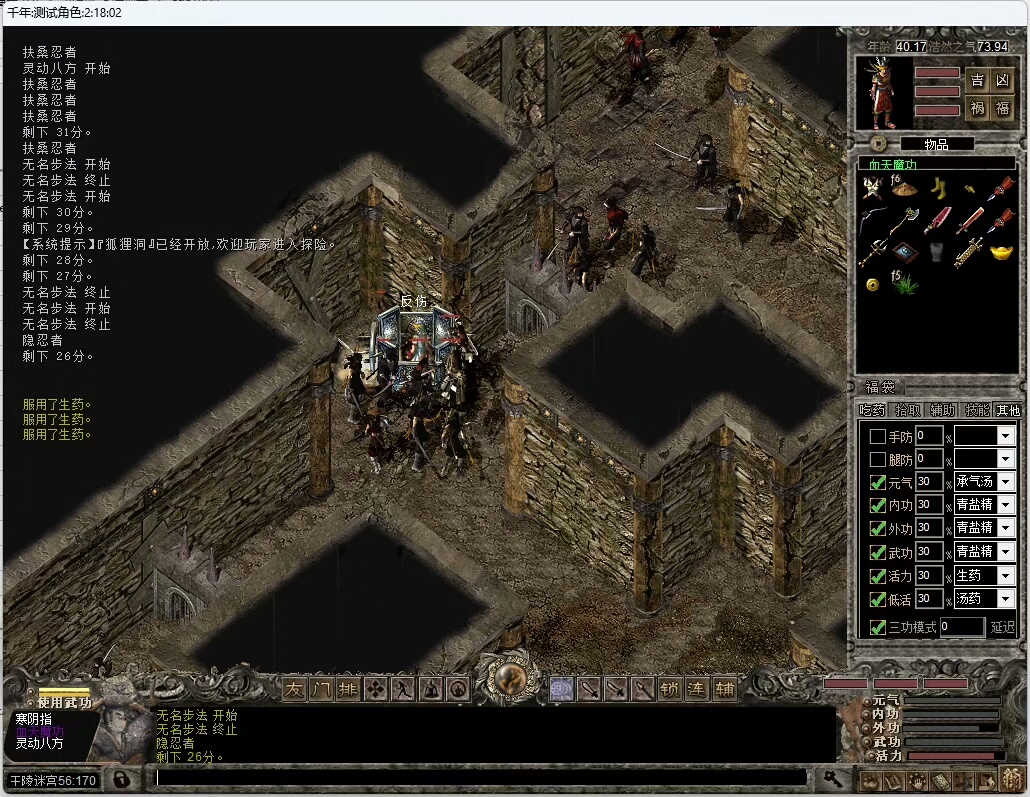Click the 辅 assist button on toolbar
The width and height of the screenshot is (1030, 797).
coord(724,689)
